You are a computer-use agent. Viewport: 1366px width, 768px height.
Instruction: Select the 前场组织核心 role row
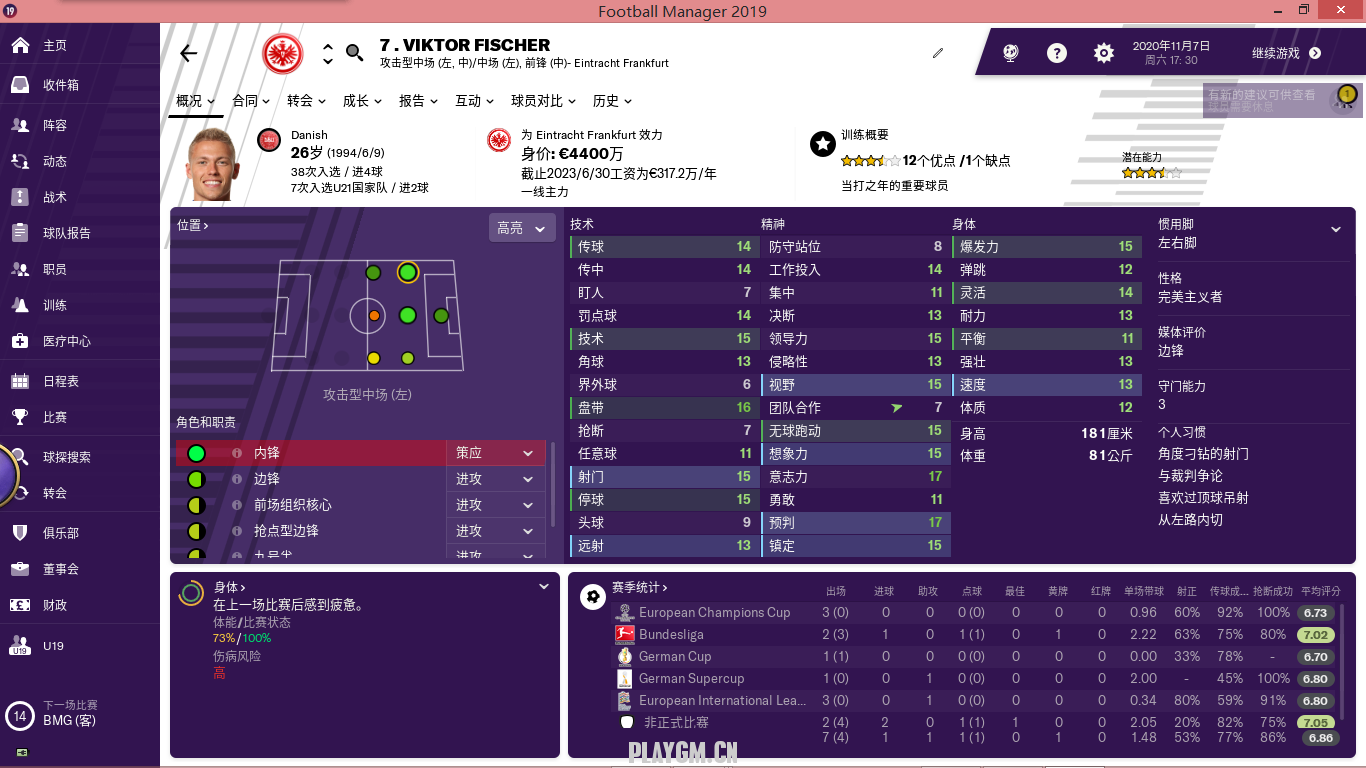(x=292, y=505)
